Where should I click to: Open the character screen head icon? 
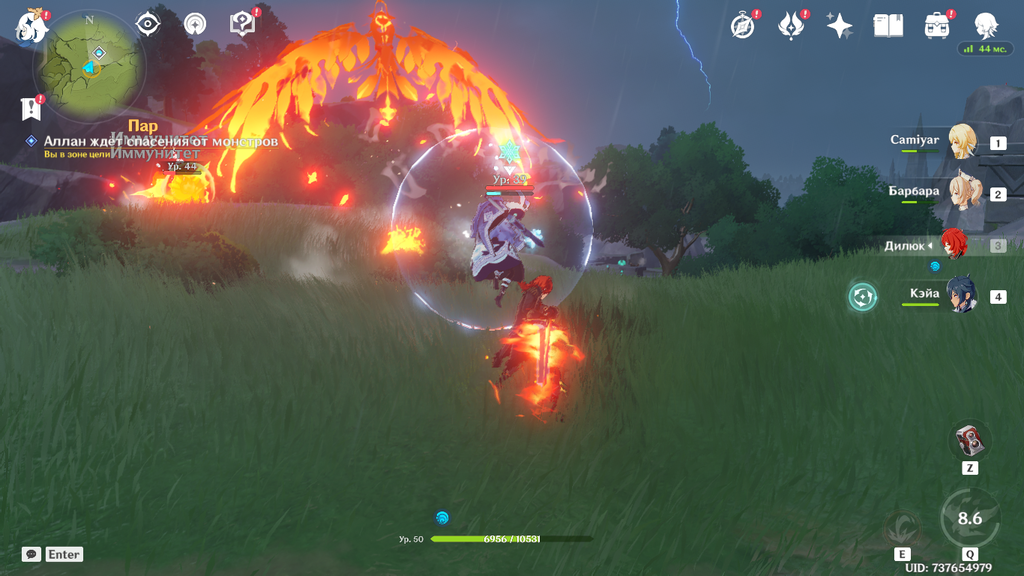(x=986, y=26)
